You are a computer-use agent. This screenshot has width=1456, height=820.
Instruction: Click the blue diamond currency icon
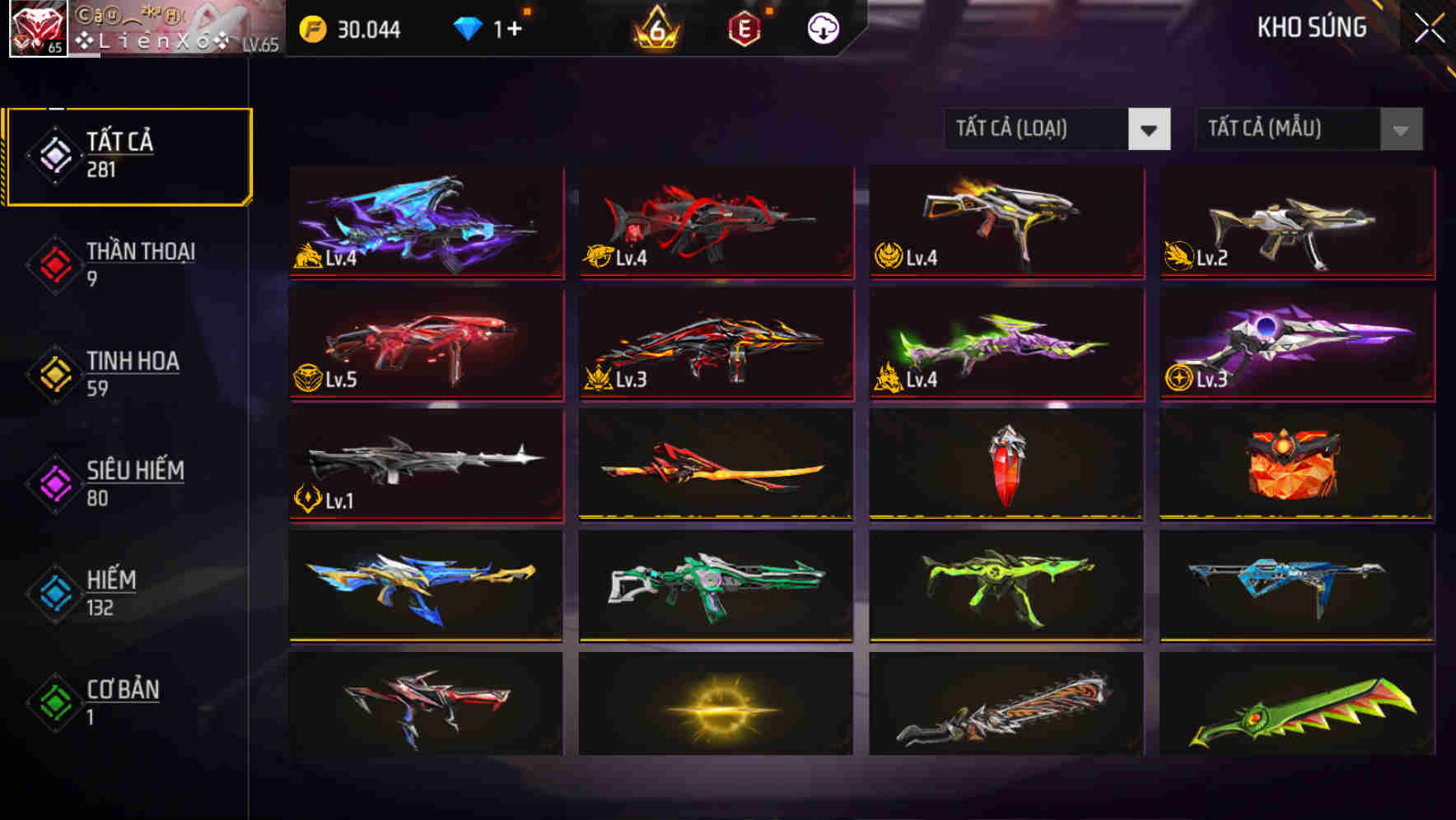click(x=468, y=28)
